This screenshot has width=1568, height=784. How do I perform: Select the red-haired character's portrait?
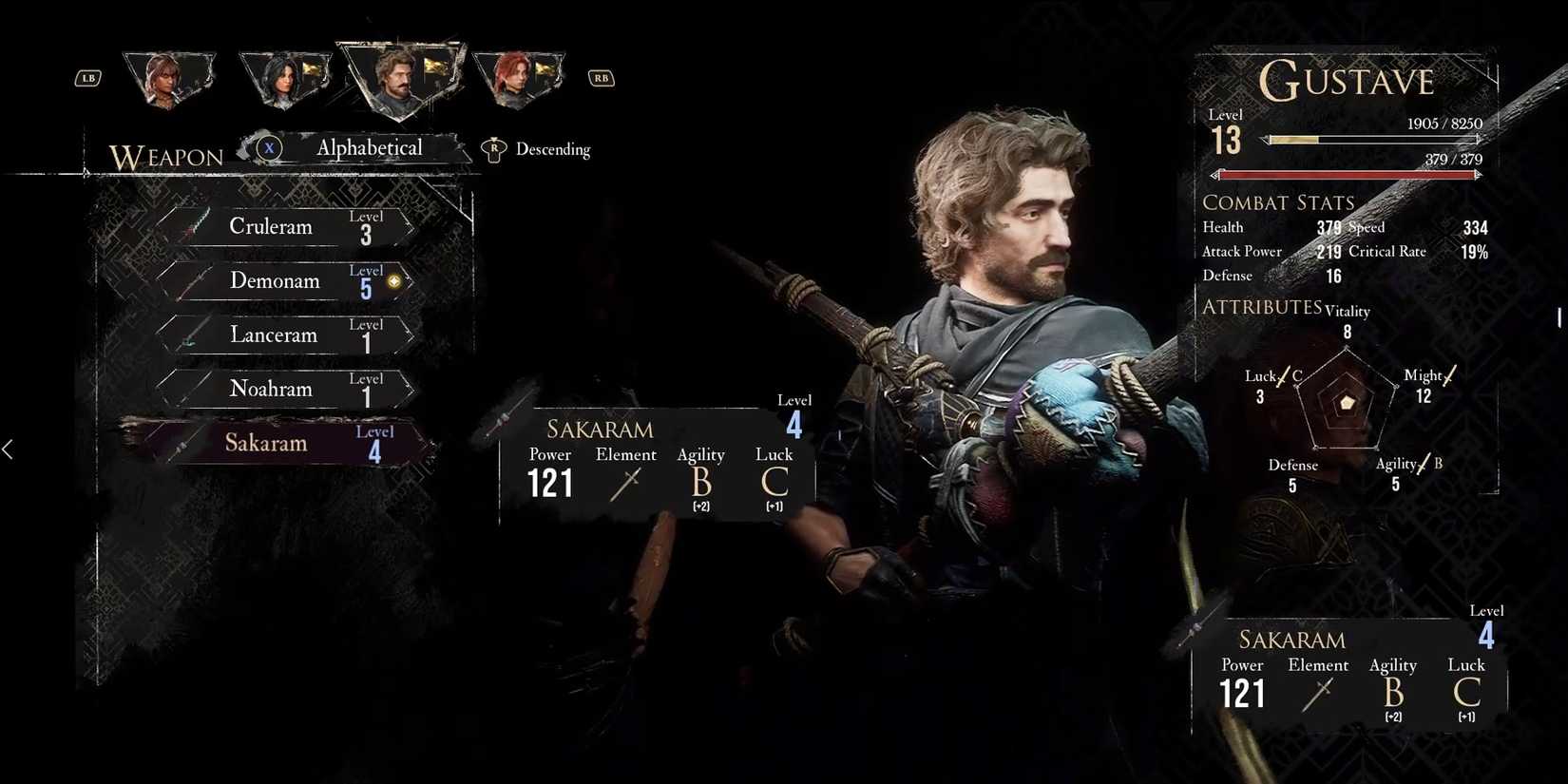(518, 78)
